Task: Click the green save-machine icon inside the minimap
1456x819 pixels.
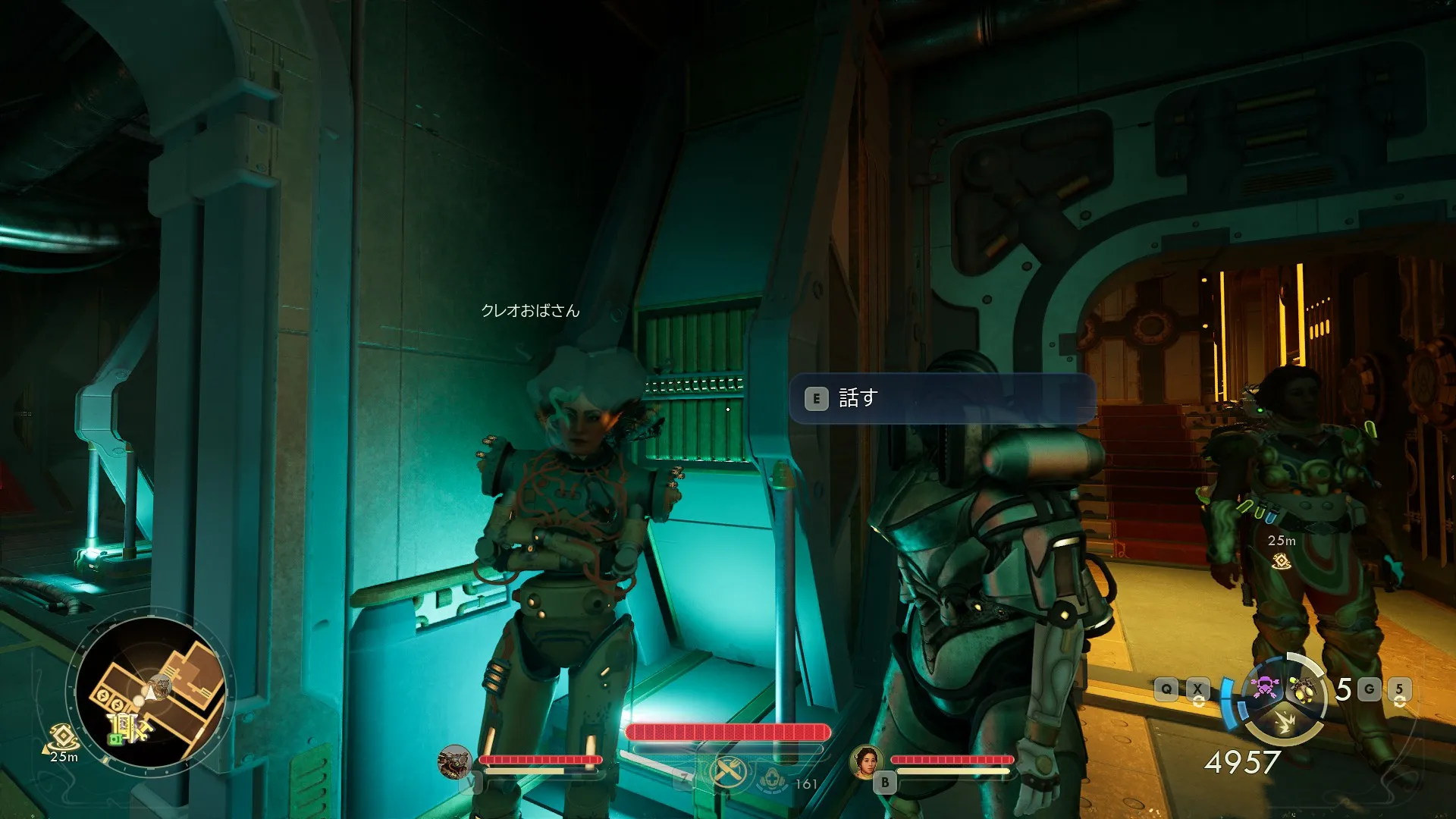Action: (116, 738)
